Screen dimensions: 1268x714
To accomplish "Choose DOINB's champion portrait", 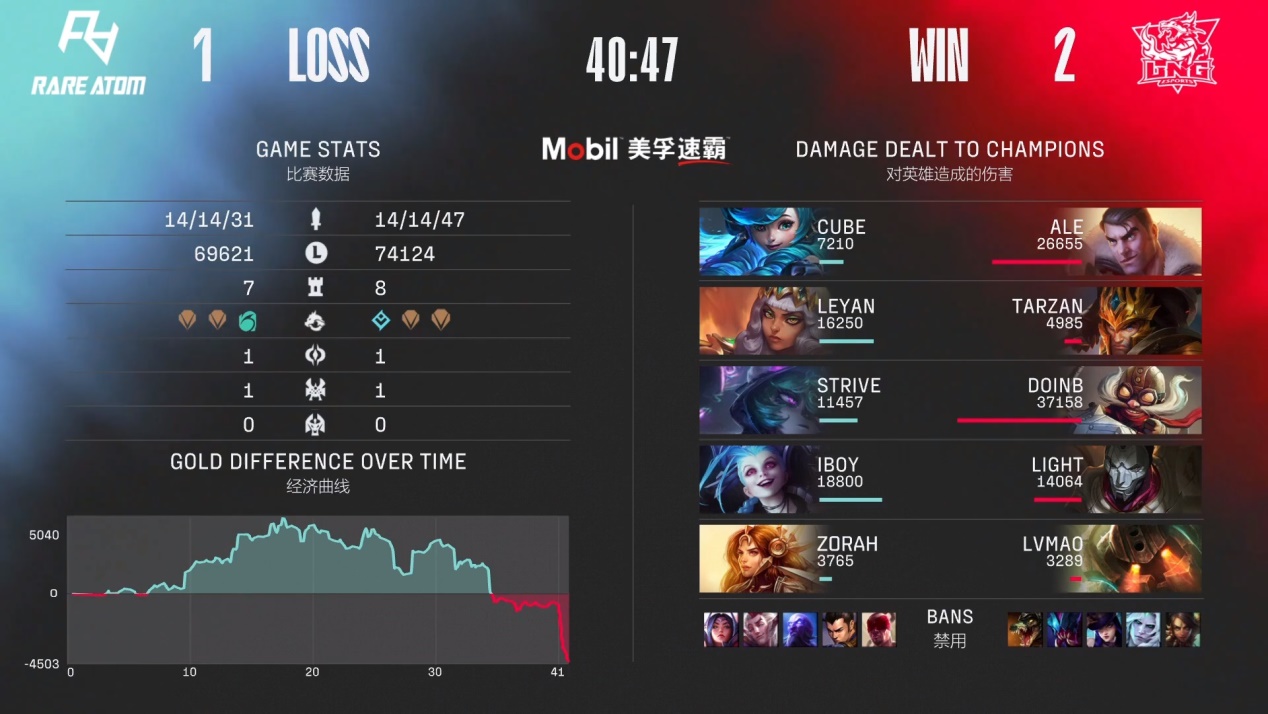I will click(x=1150, y=399).
